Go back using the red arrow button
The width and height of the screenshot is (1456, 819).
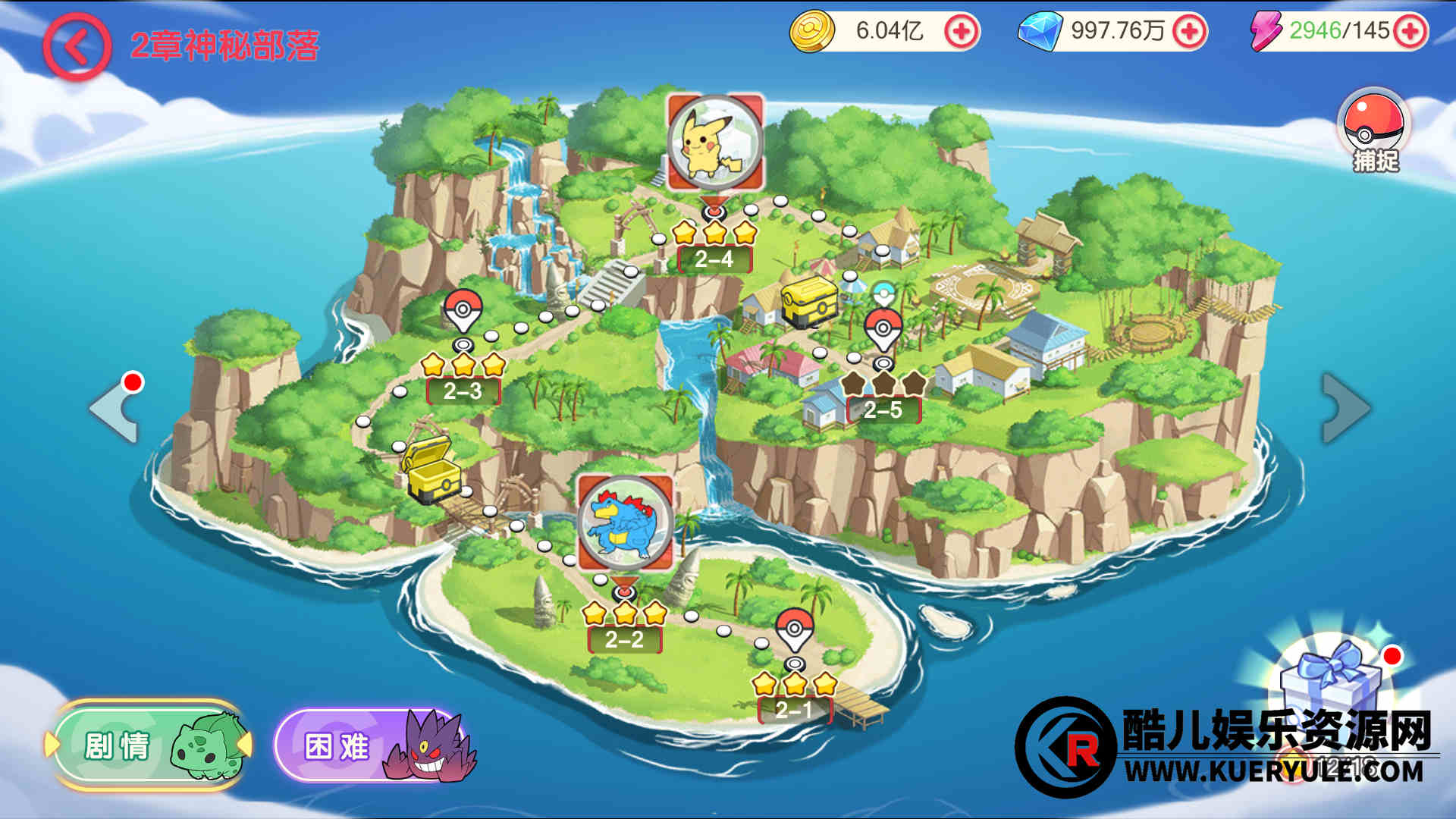tap(77, 47)
